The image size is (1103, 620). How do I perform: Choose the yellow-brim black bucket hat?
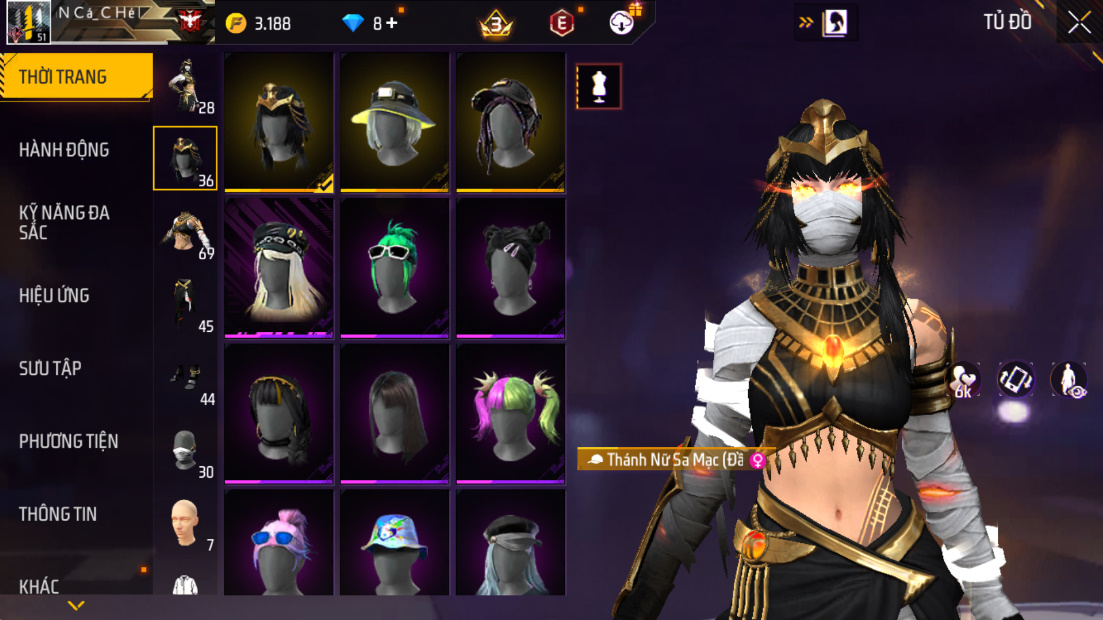(x=395, y=121)
